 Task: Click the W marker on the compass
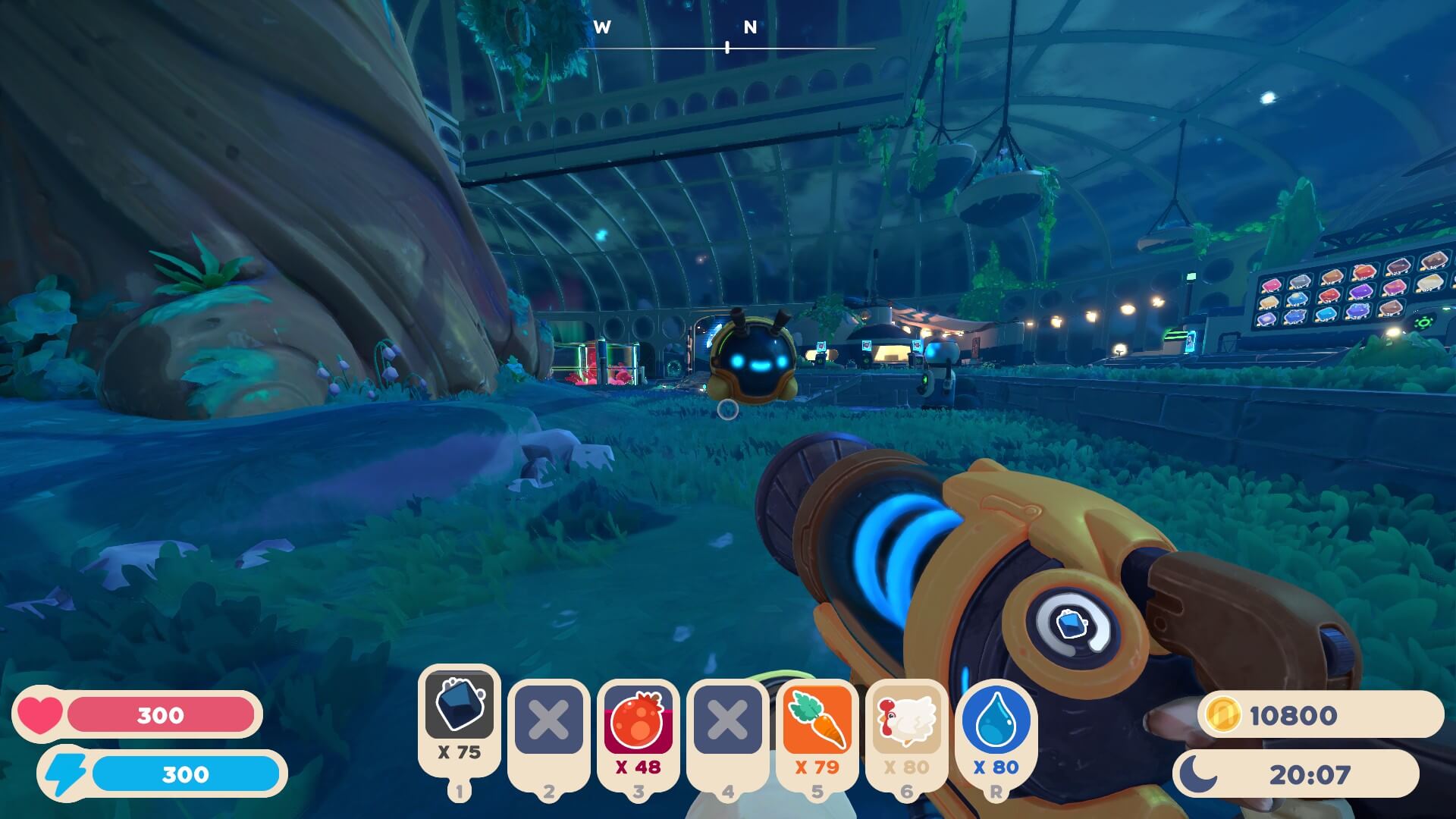pyautogui.click(x=603, y=27)
